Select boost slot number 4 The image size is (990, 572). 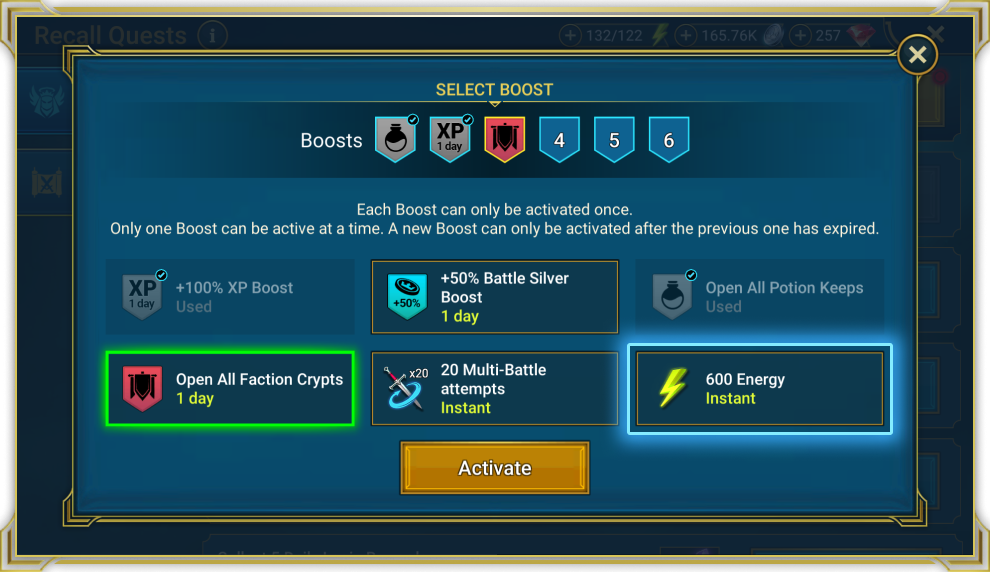point(559,140)
